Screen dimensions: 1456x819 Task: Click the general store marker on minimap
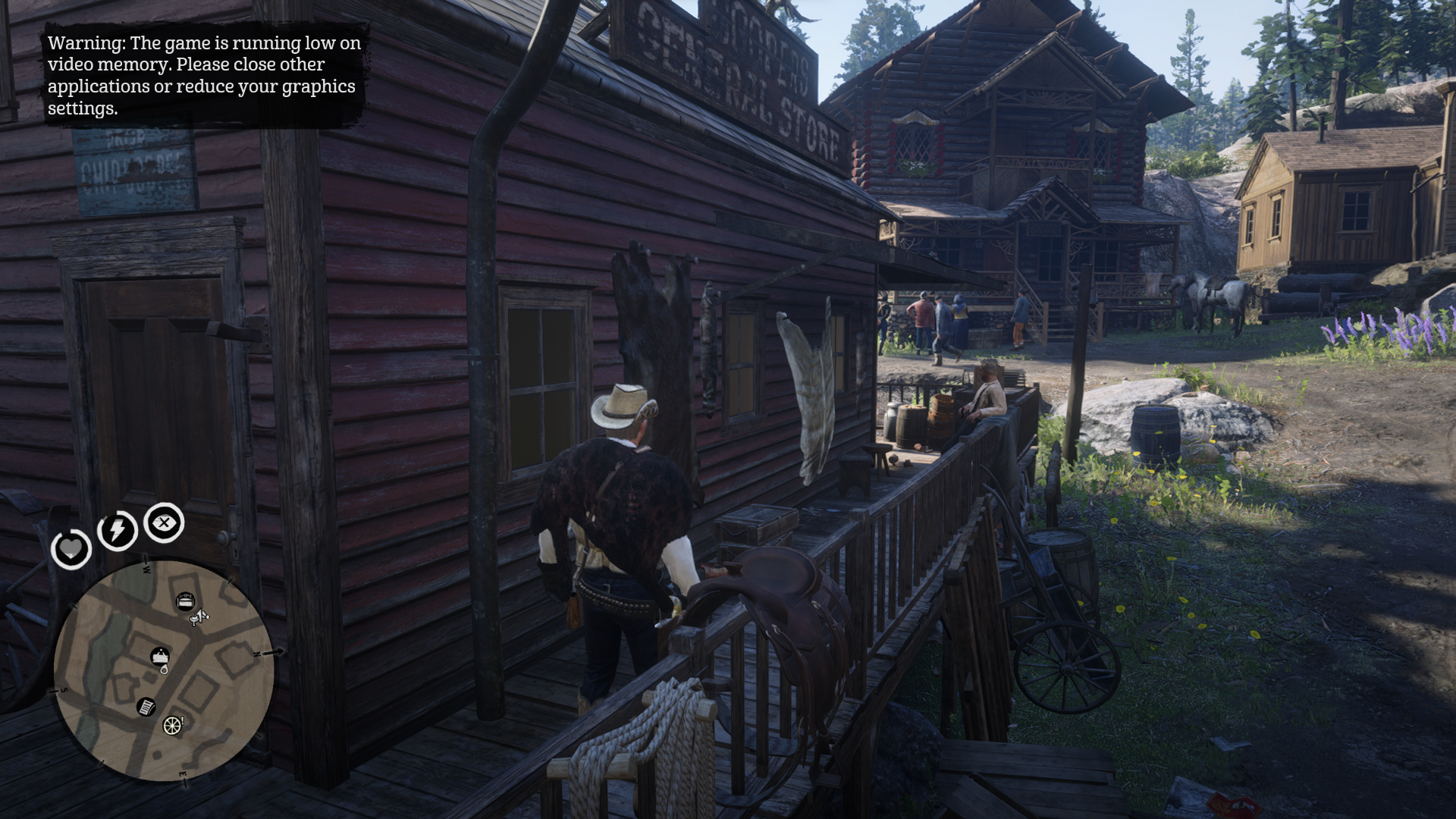click(x=160, y=655)
